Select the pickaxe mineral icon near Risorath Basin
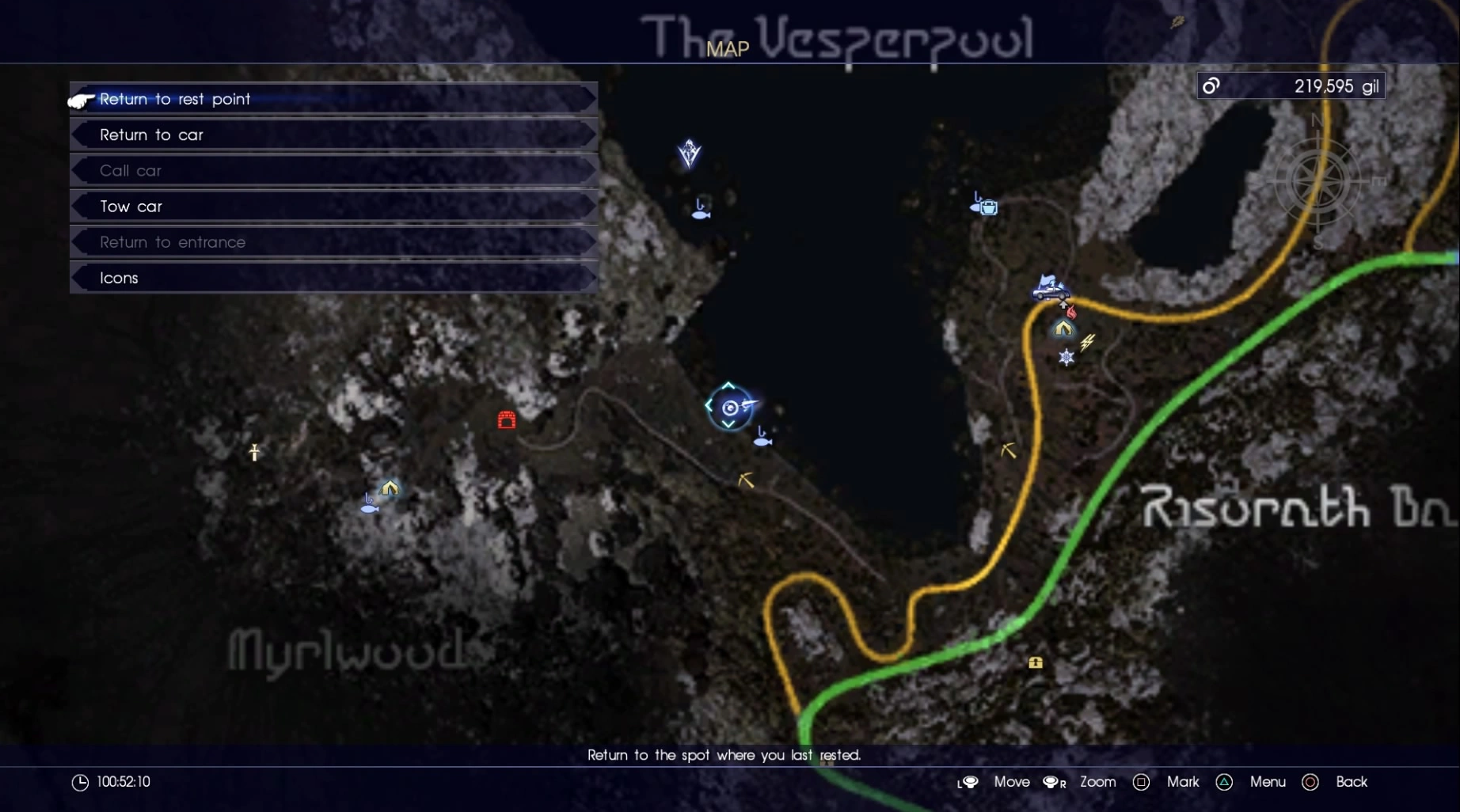 [x=1007, y=450]
